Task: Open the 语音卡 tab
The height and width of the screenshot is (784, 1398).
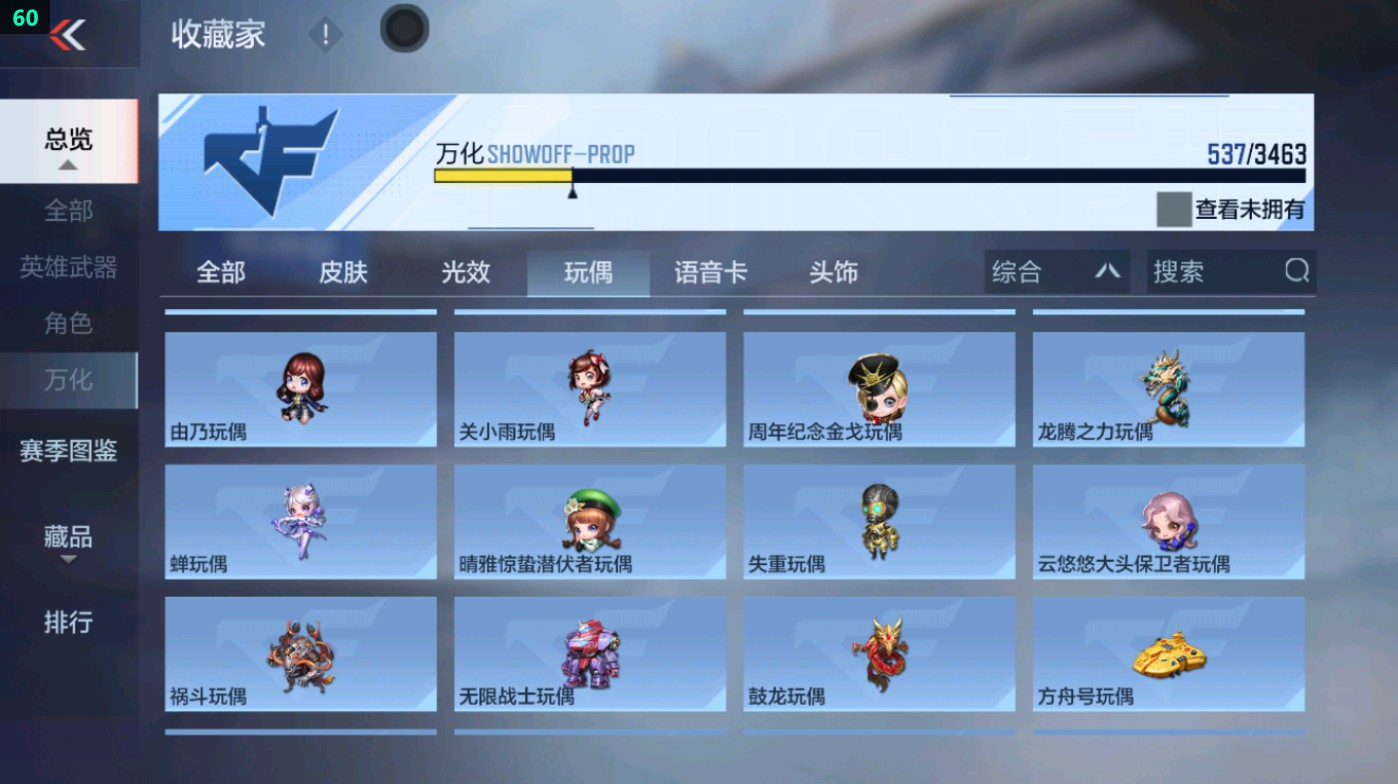Action: pos(711,270)
